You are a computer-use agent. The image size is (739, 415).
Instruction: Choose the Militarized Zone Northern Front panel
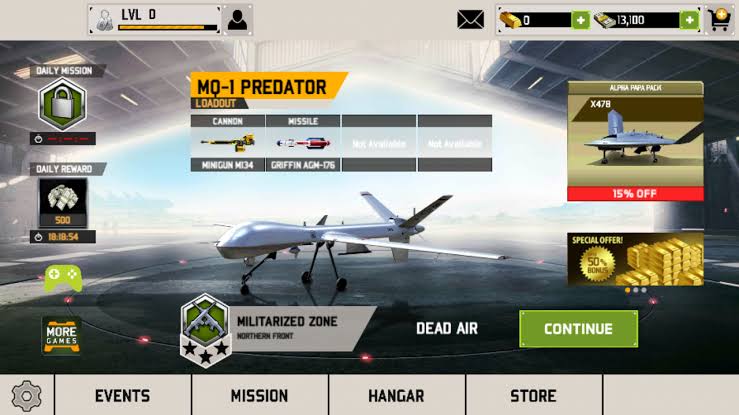pyautogui.click(x=278, y=327)
